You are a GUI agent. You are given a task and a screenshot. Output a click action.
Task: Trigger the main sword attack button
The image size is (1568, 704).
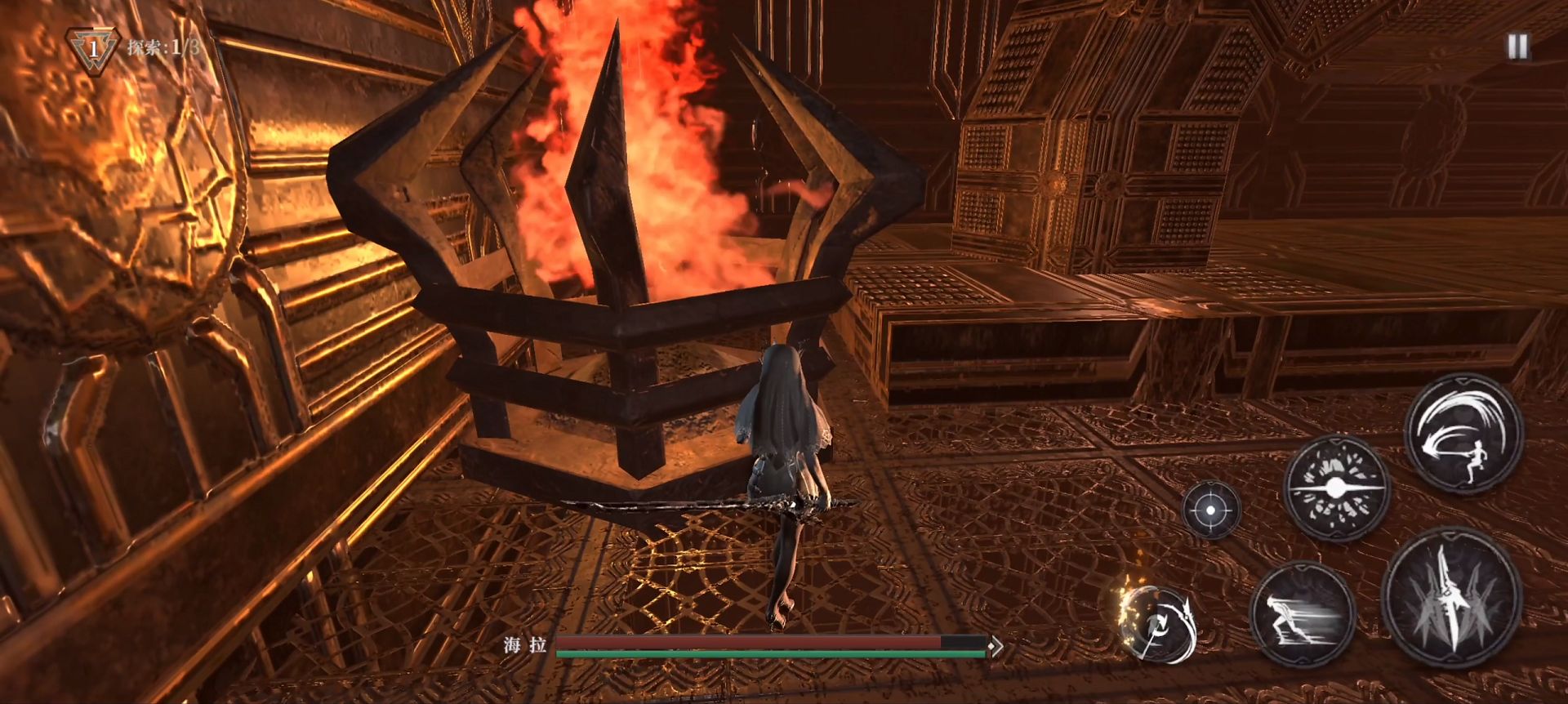1451,598
